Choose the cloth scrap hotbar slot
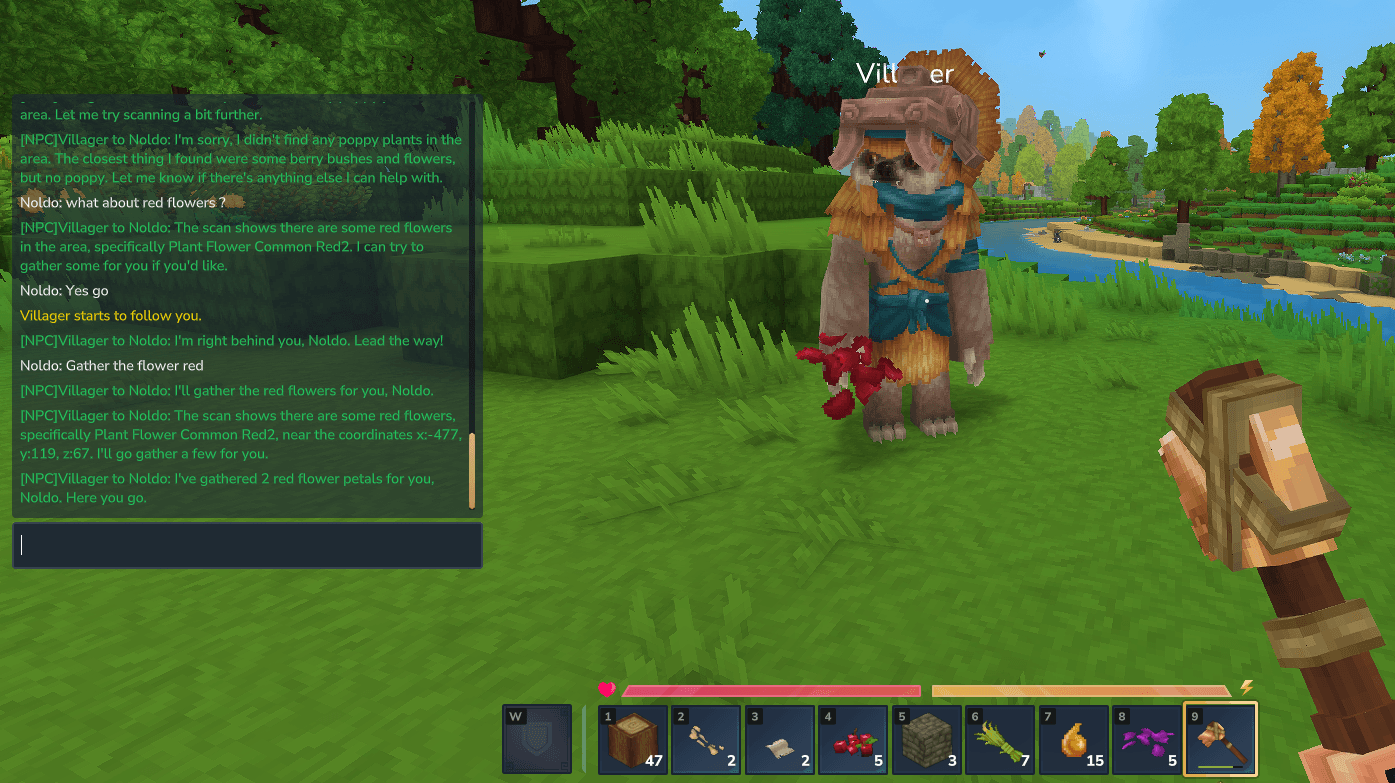Screen dimensions: 1395x783 (x=779, y=740)
